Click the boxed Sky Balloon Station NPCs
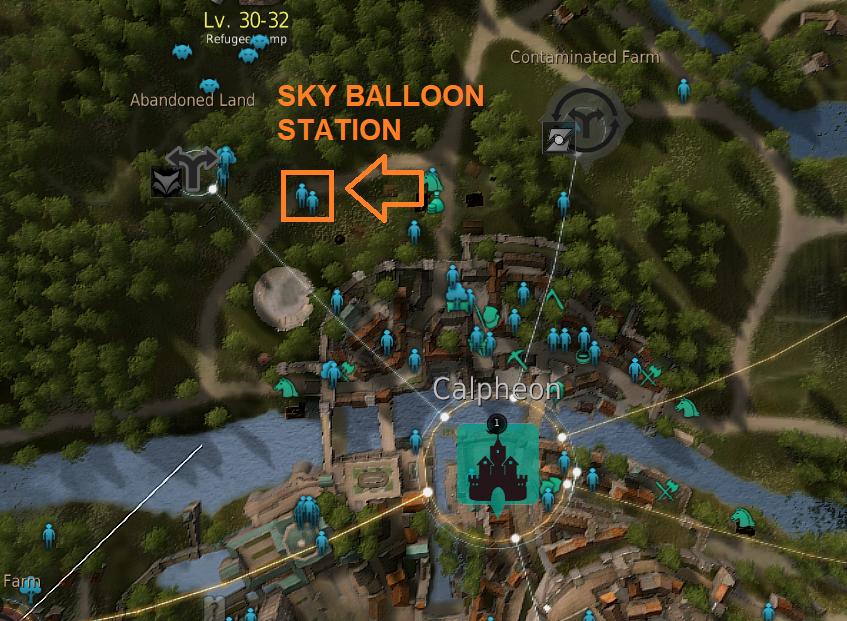The height and width of the screenshot is (621, 847). click(x=307, y=196)
